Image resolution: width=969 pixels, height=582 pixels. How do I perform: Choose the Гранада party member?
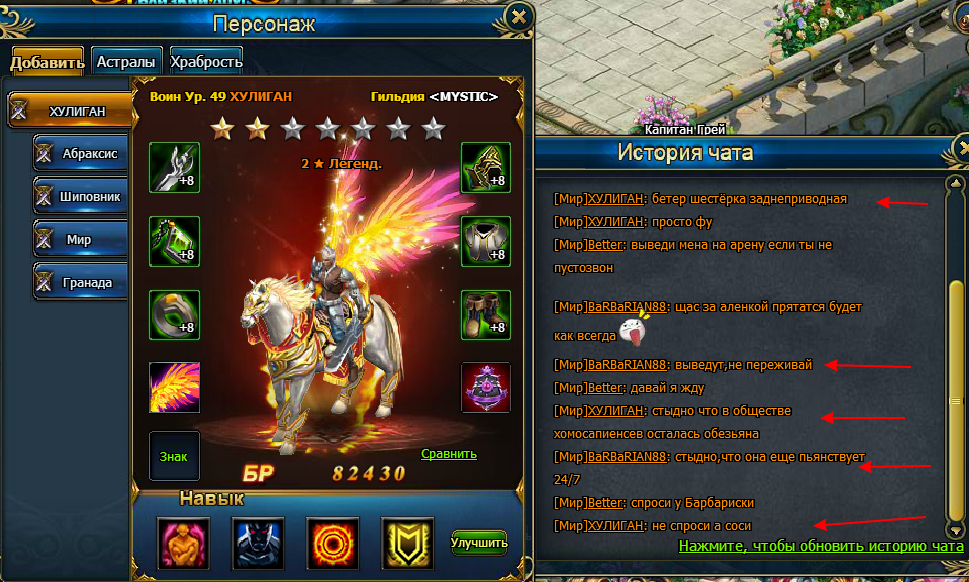[80, 283]
